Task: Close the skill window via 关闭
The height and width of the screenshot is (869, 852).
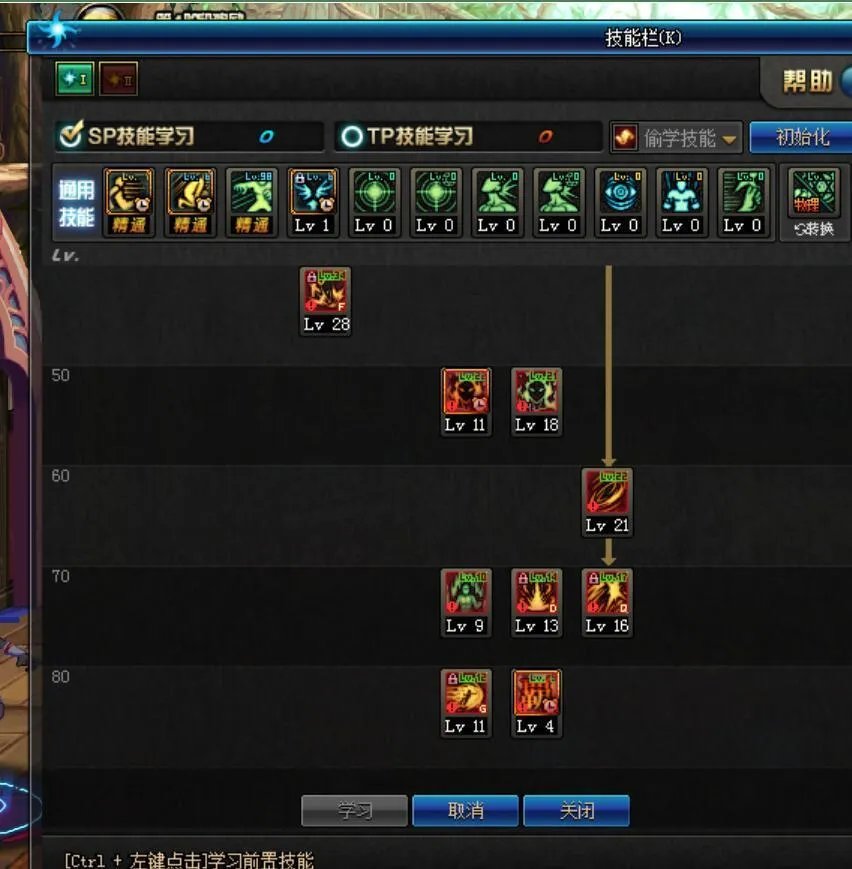Action: (x=576, y=810)
